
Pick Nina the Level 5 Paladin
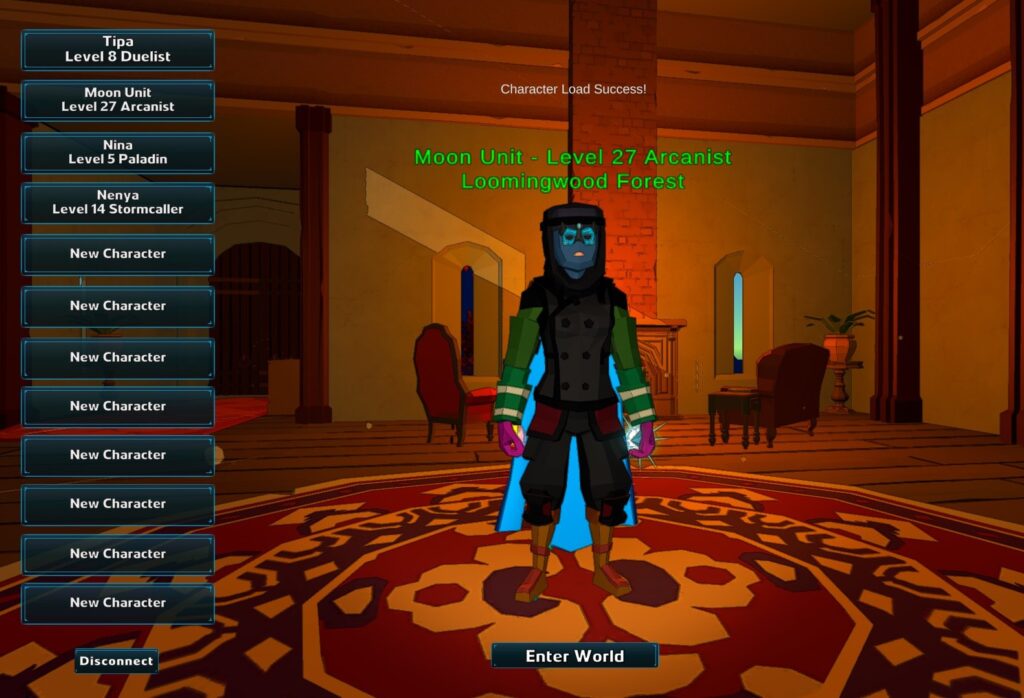pyautogui.click(x=118, y=152)
